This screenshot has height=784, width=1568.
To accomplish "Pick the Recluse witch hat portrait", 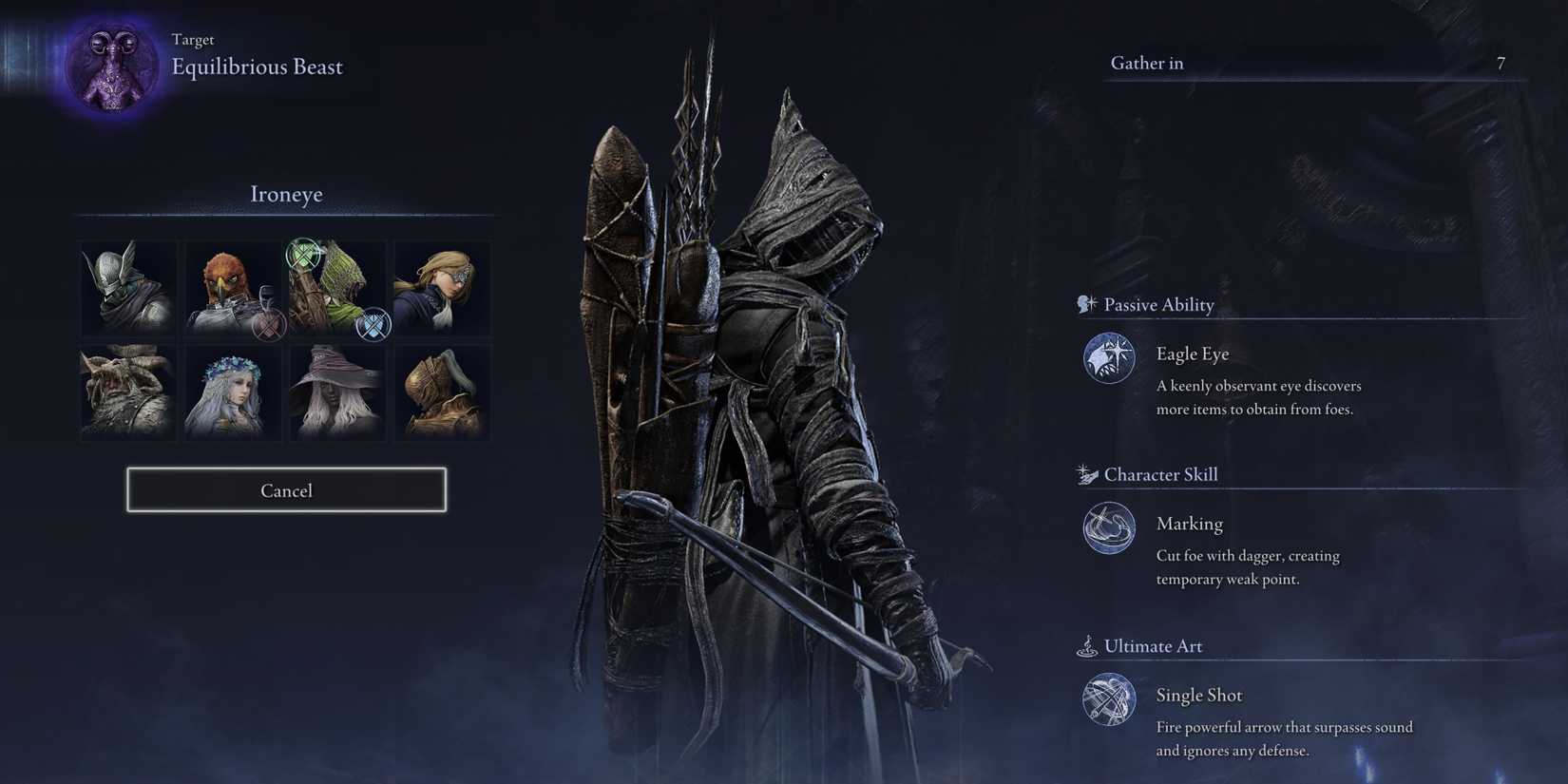I will click(337, 392).
